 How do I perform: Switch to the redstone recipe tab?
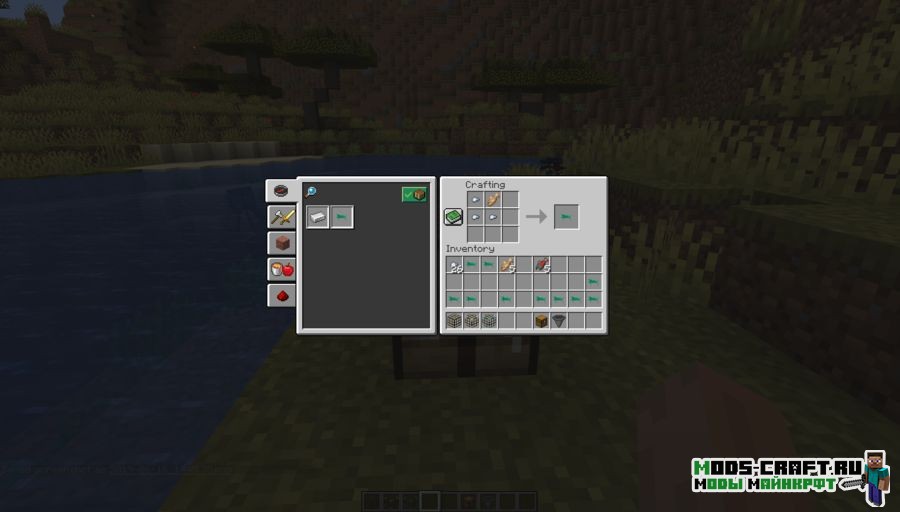[x=281, y=295]
